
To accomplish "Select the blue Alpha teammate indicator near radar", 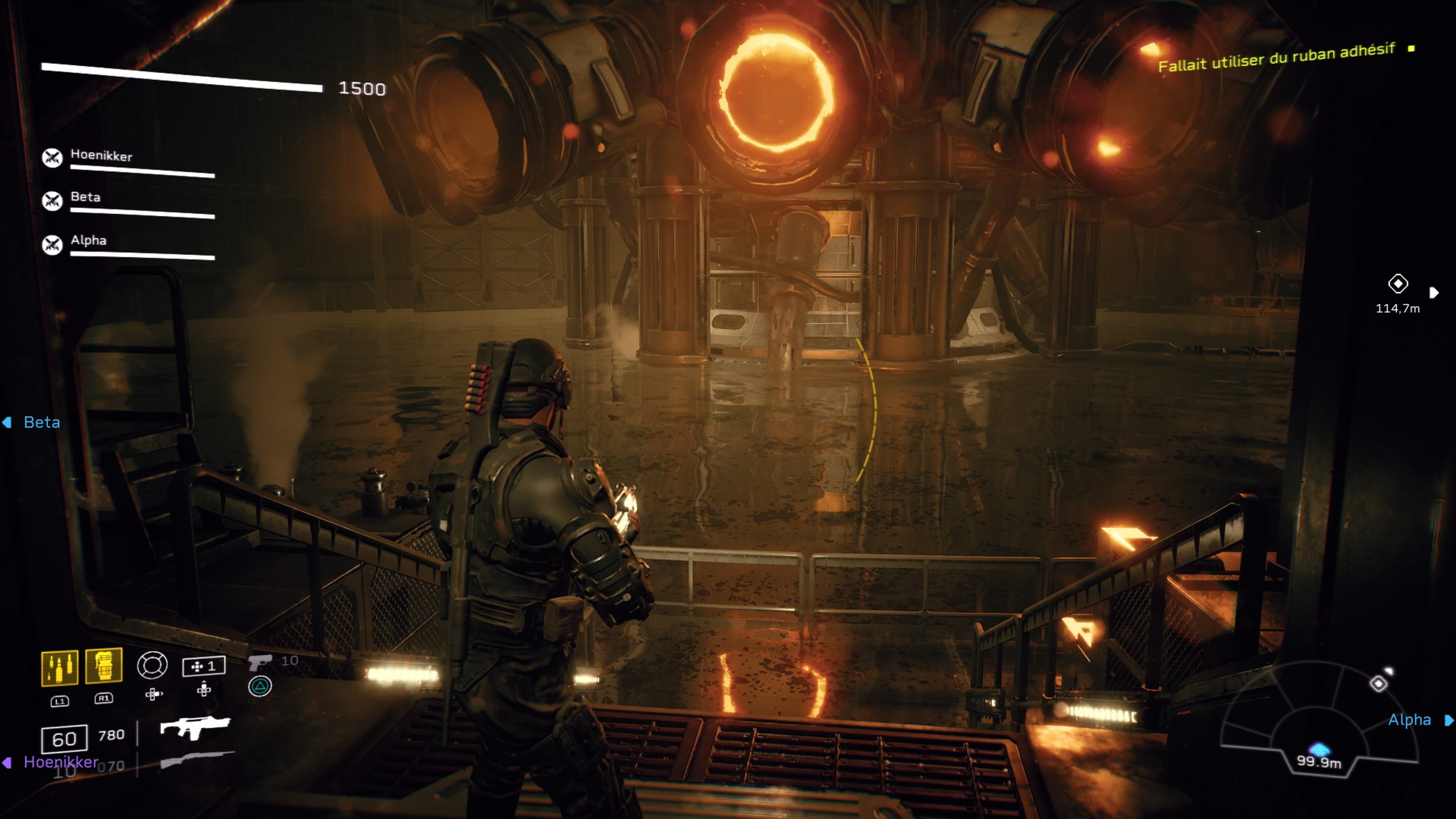I will [x=1409, y=720].
